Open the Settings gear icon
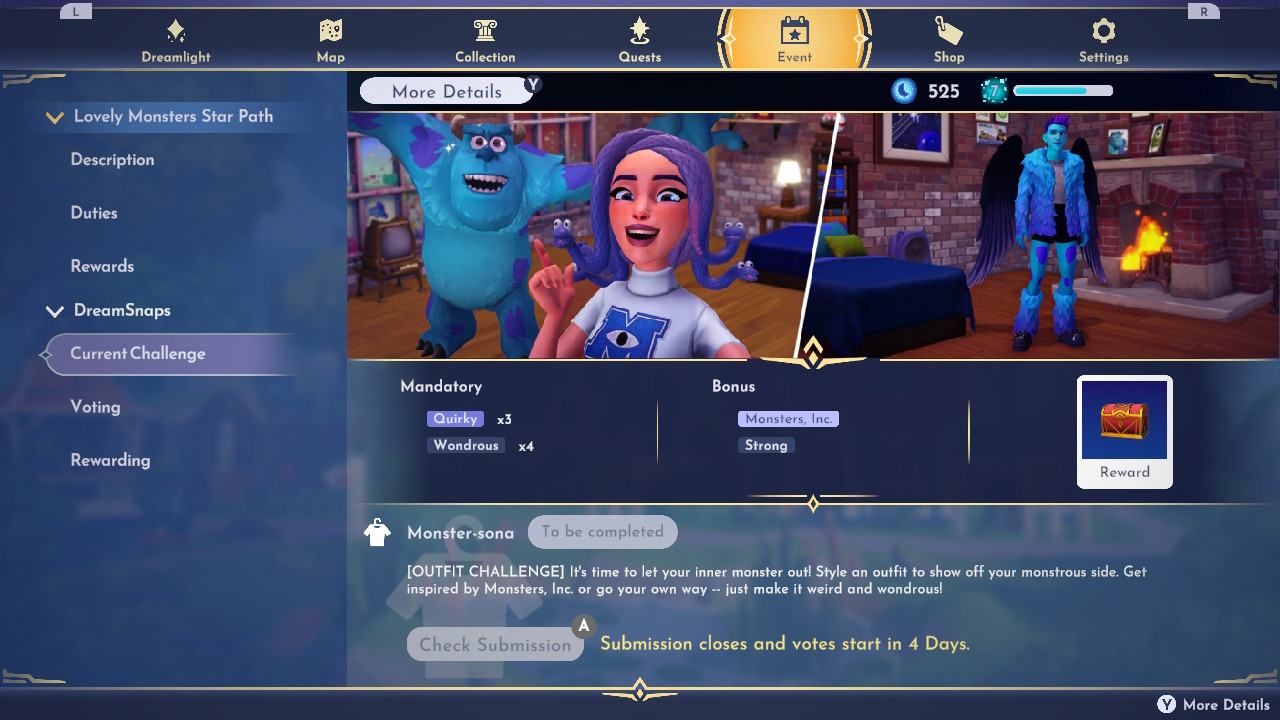Image resolution: width=1280 pixels, height=720 pixels. coord(1103,32)
